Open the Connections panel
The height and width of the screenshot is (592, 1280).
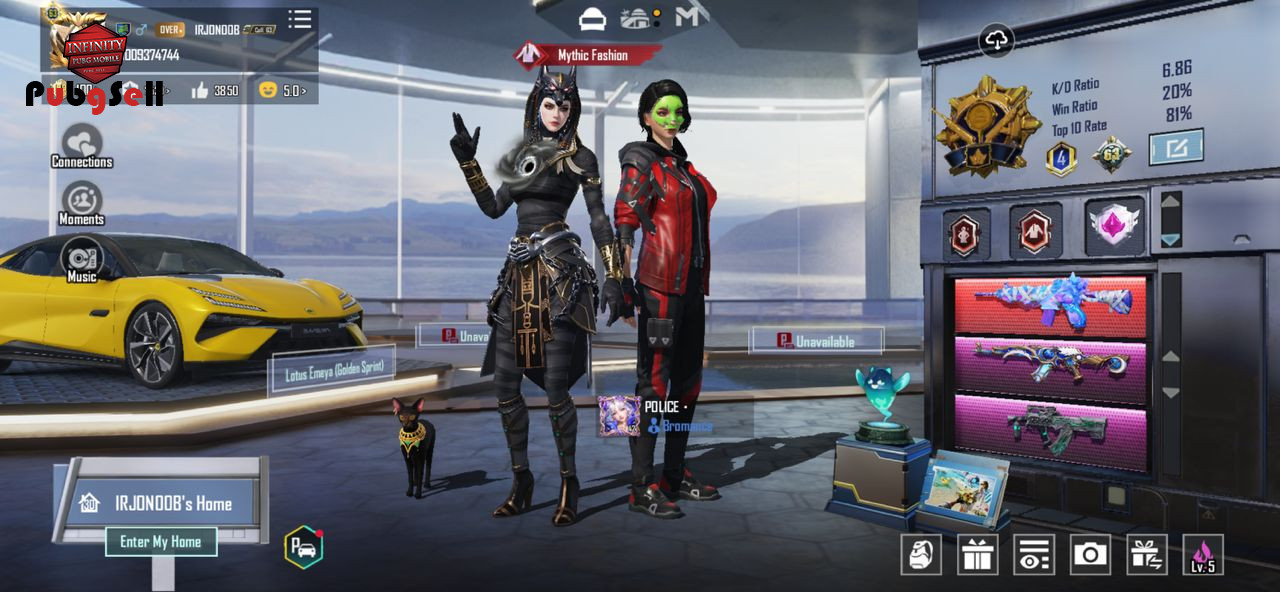point(82,145)
